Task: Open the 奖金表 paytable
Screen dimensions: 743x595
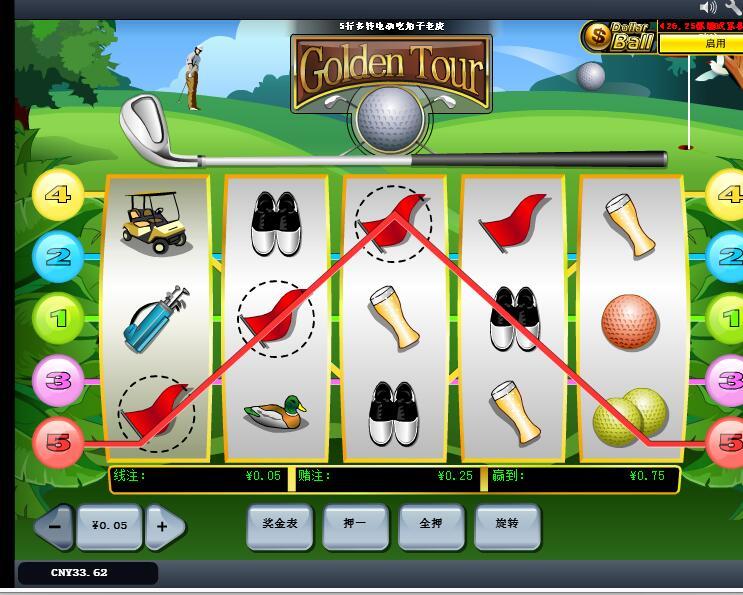Action: coord(280,524)
